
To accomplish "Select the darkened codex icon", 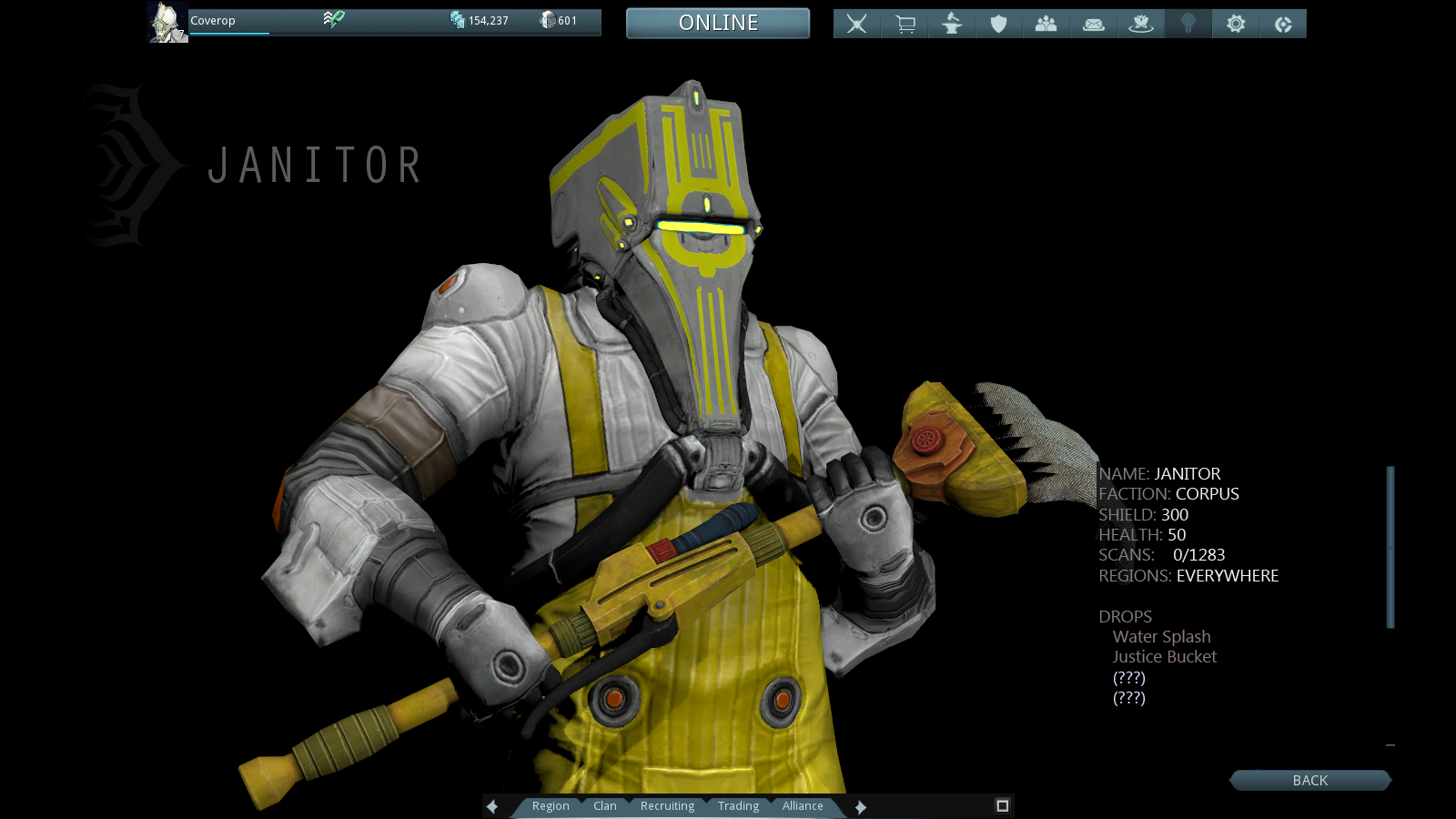I will 1188,24.
